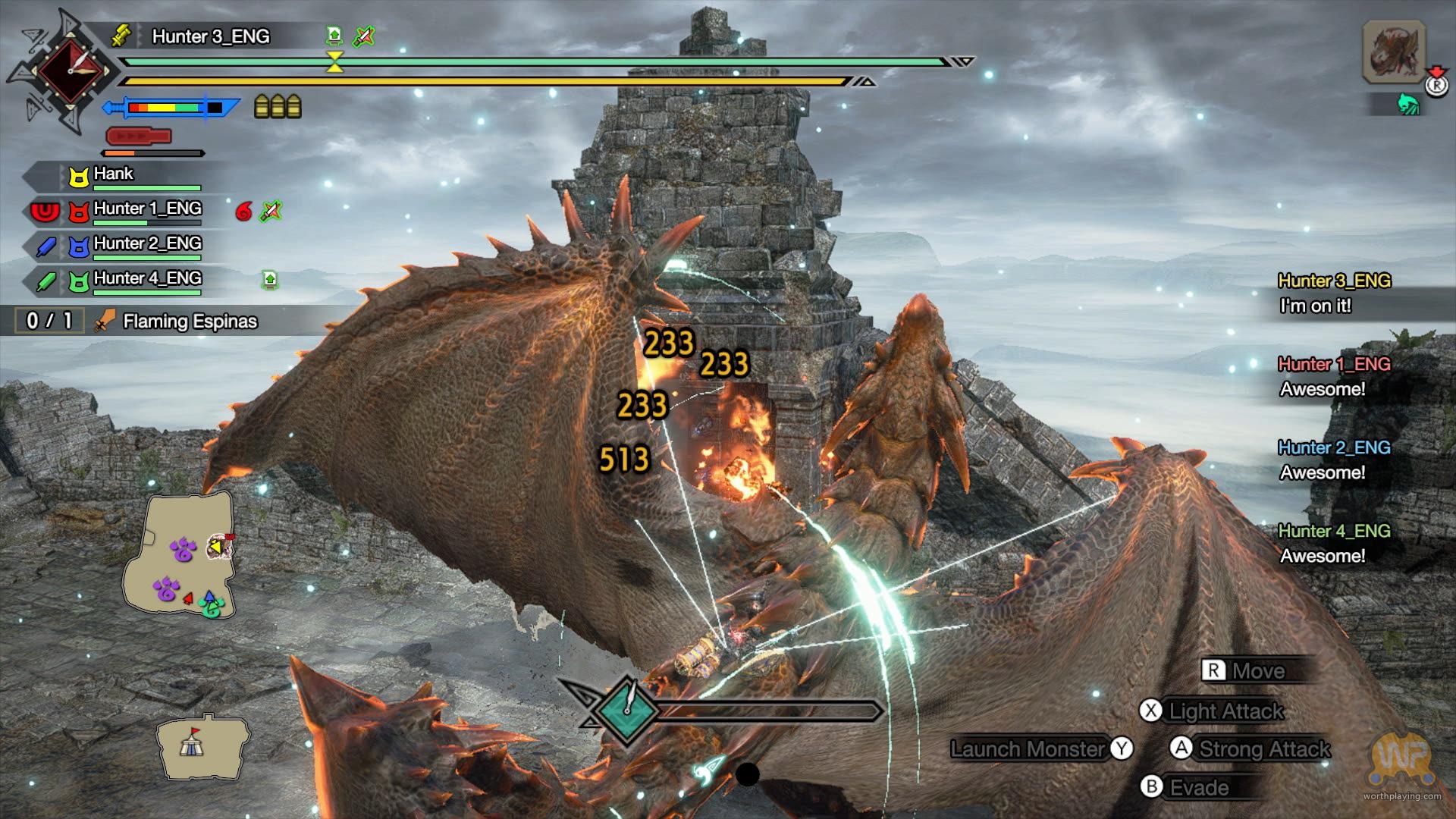Image resolution: width=1456 pixels, height=819 pixels.
Task: Click the area minimap
Action: [x=180, y=554]
